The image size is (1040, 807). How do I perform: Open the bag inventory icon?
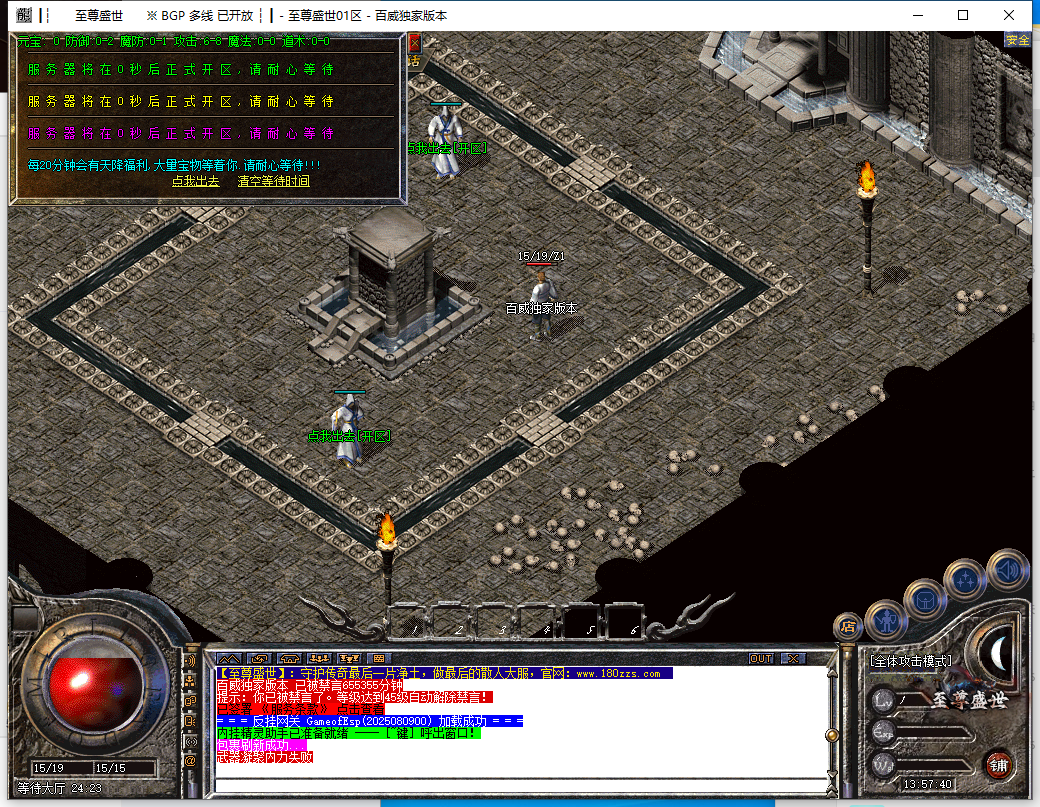[x=925, y=599]
